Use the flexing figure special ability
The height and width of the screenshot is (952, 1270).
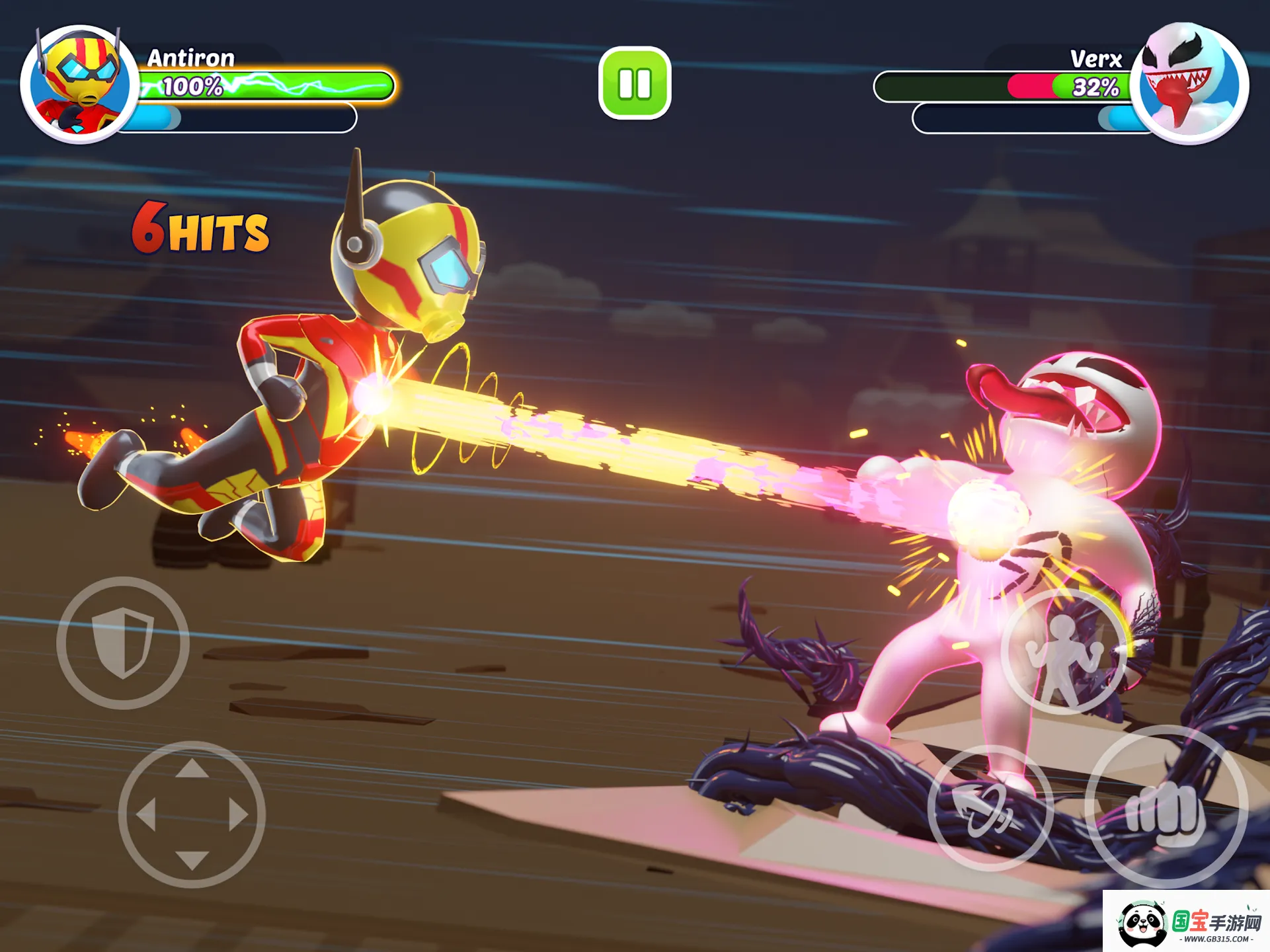coord(1063,652)
